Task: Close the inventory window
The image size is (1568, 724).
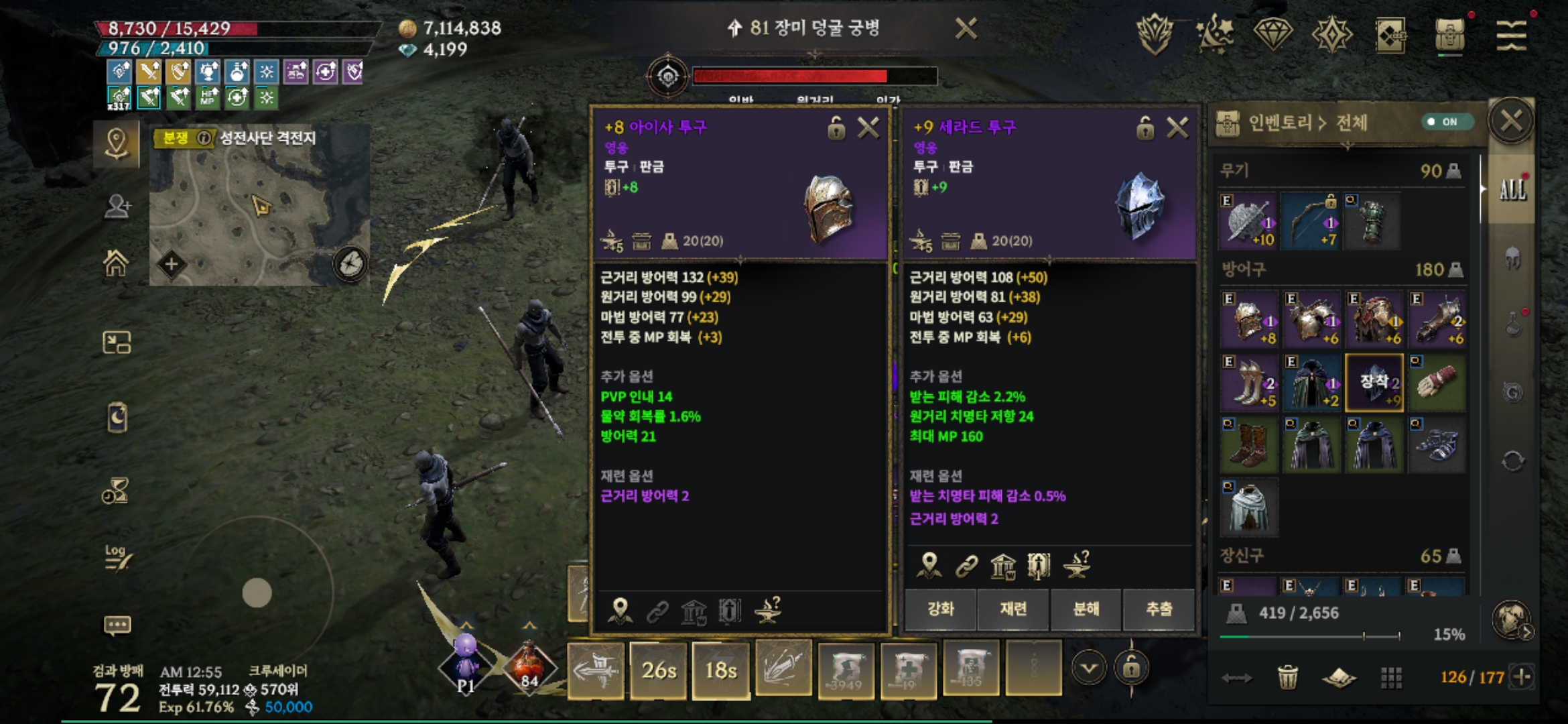Action: pos(1511,121)
